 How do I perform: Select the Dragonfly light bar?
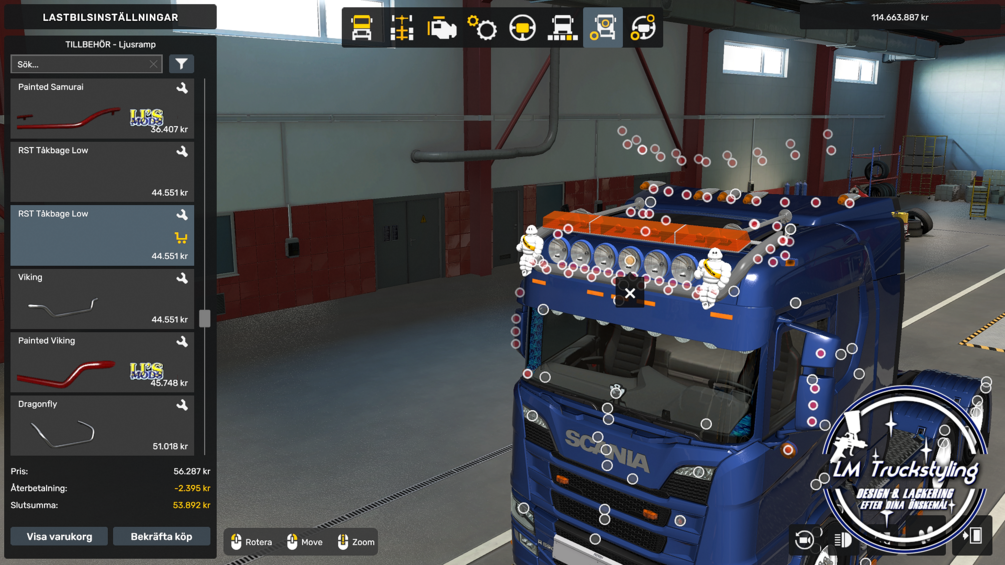tap(102, 426)
